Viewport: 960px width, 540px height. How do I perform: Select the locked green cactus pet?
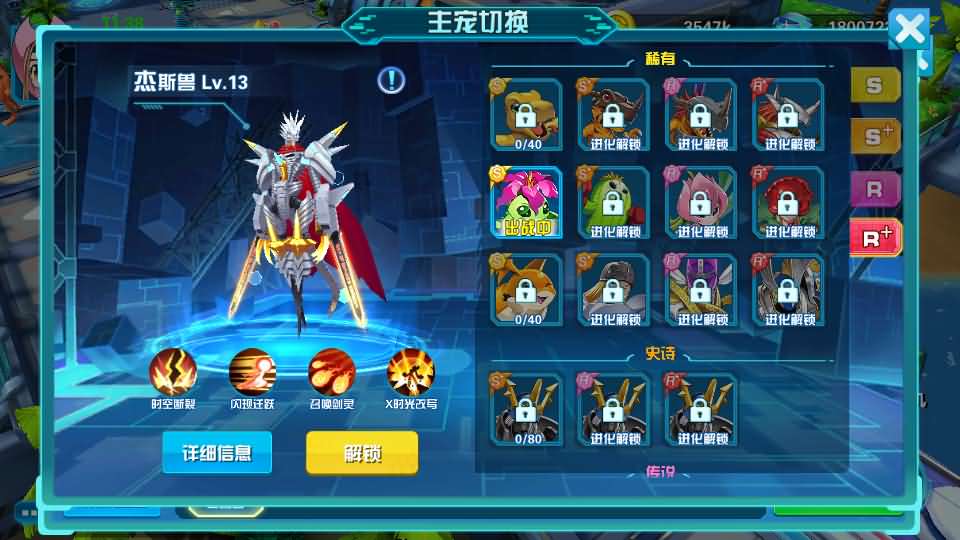point(614,202)
